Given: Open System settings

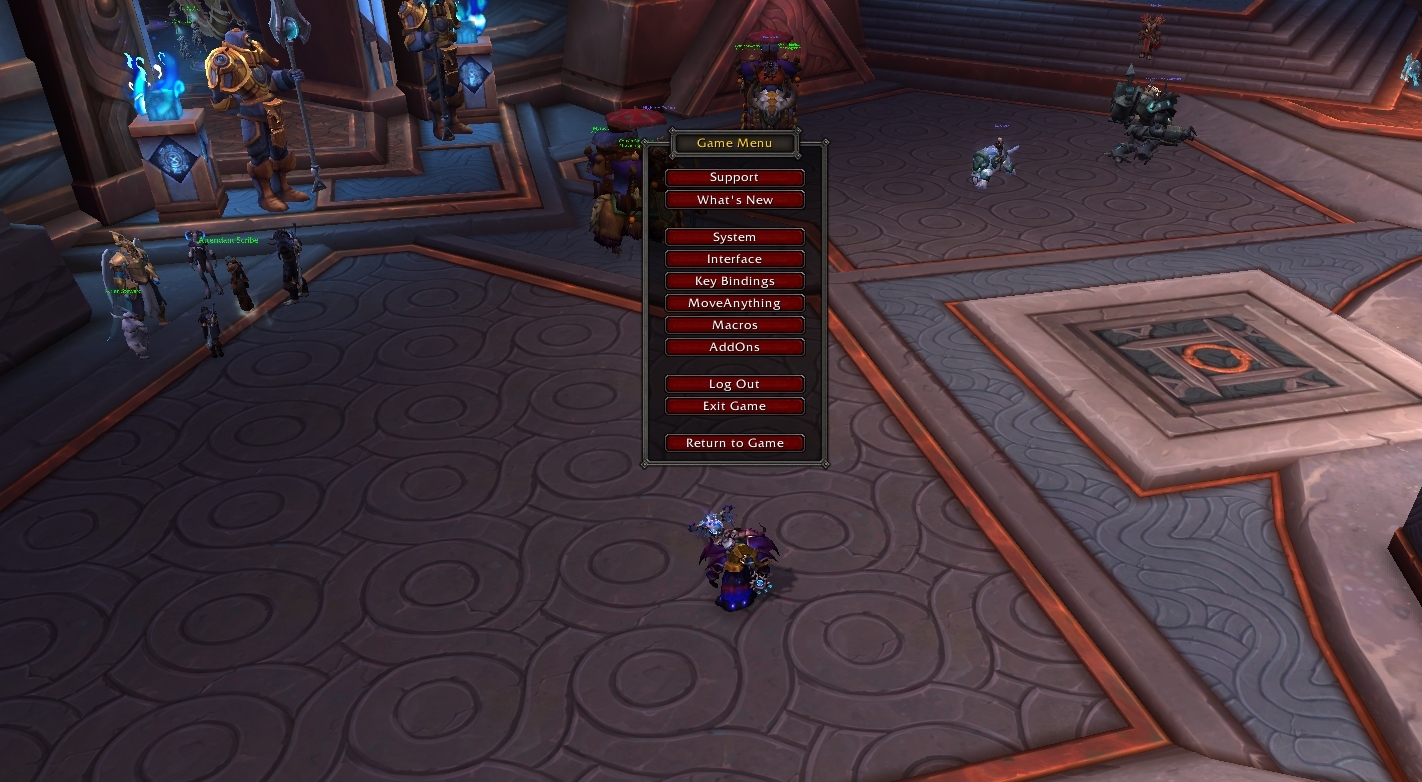Looking at the screenshot, I should pos(735,236).
